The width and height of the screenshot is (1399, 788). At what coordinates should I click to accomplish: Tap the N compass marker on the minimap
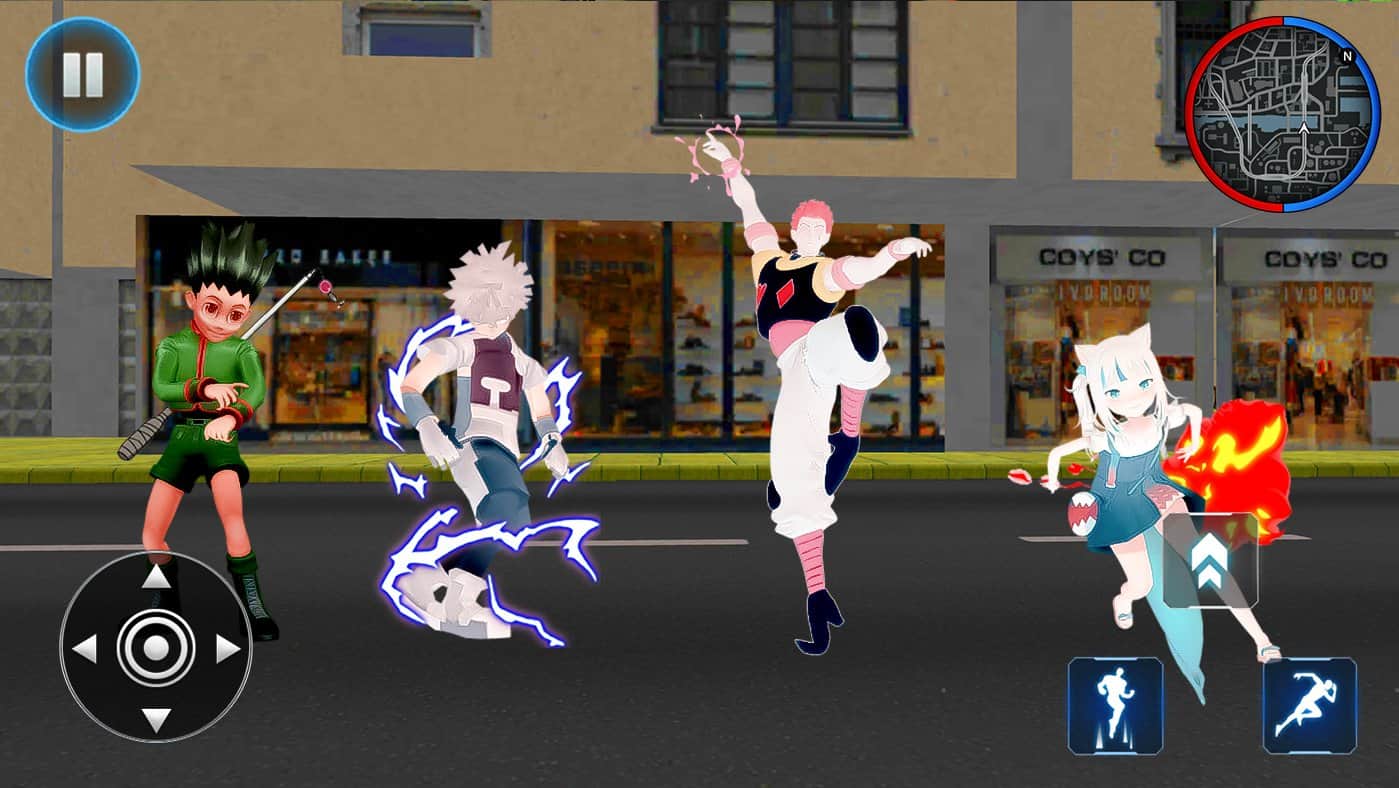pyautogui.click(x=1347, y=55)
